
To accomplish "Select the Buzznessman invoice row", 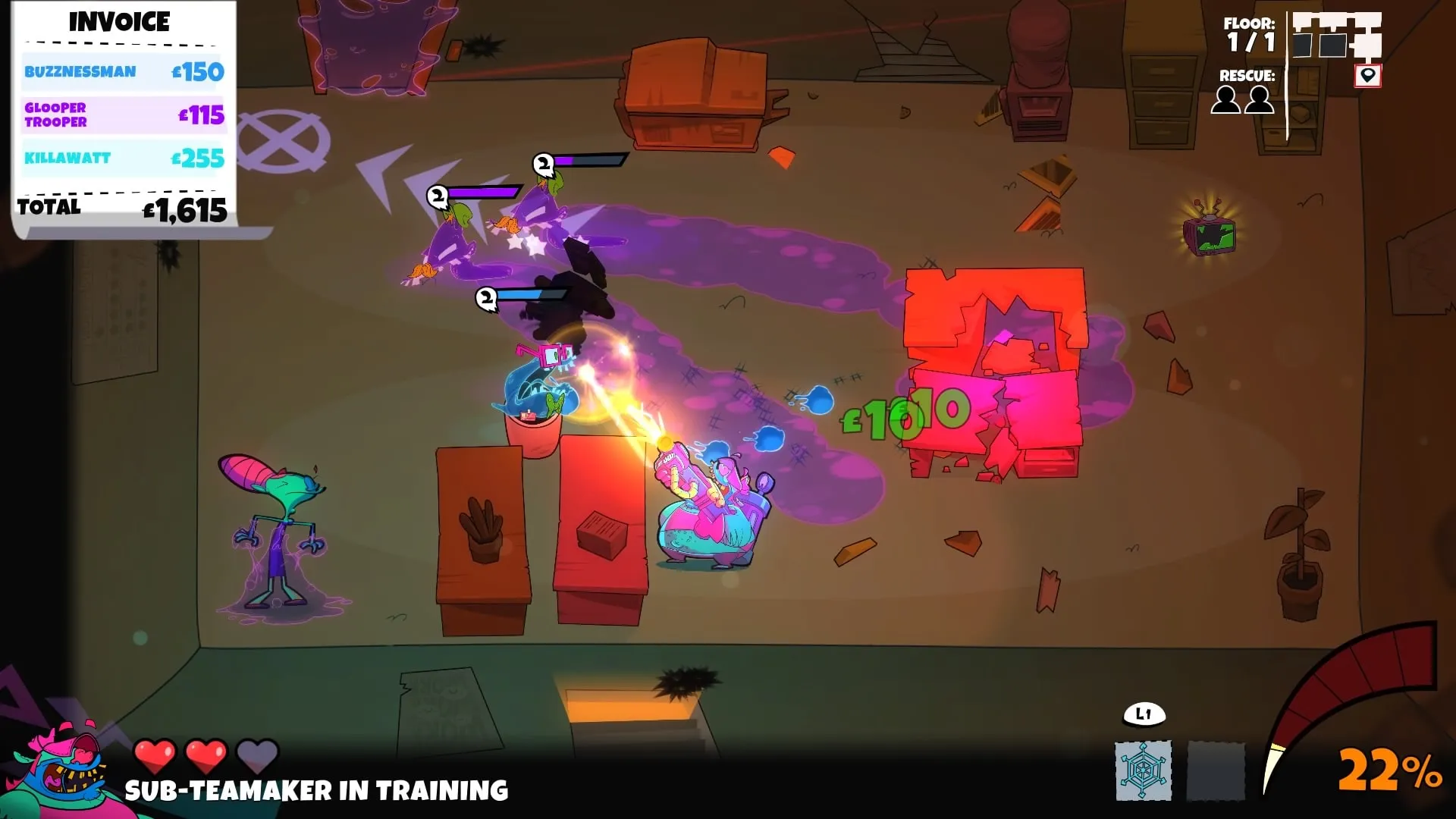I will [124, 72].
